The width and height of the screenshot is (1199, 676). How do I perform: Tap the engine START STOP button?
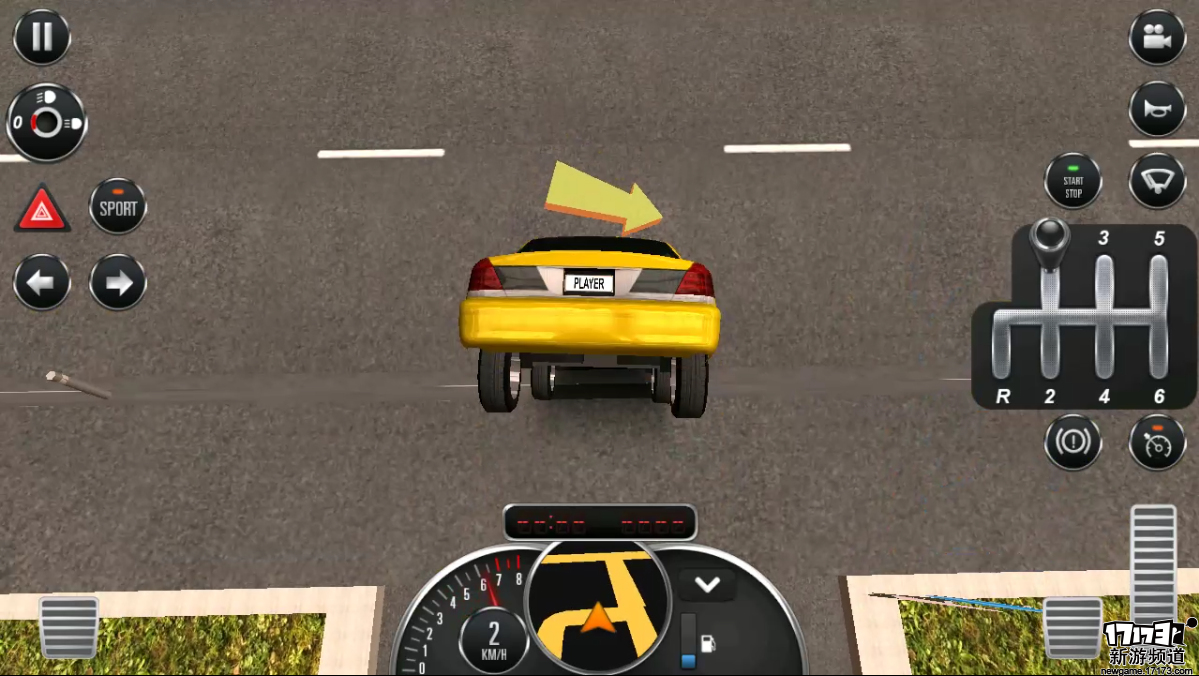1073,181
